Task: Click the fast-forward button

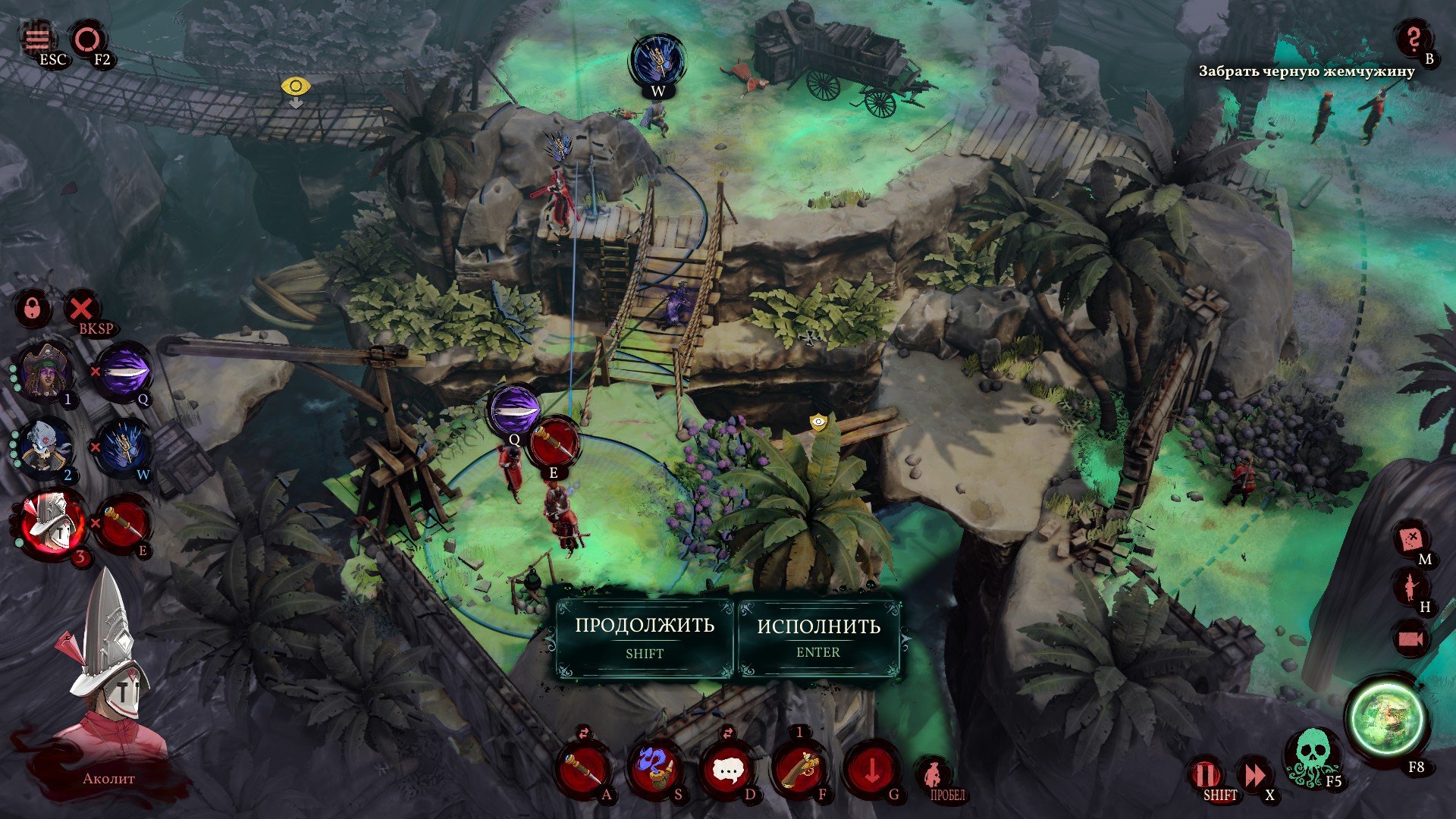Action: click(1254, 776)
